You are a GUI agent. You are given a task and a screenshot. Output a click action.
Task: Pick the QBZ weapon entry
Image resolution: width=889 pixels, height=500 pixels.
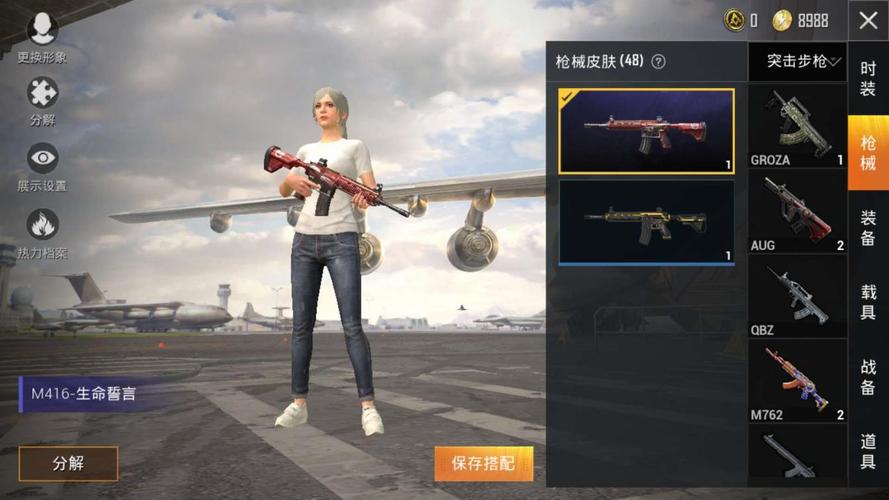point(797,297)
